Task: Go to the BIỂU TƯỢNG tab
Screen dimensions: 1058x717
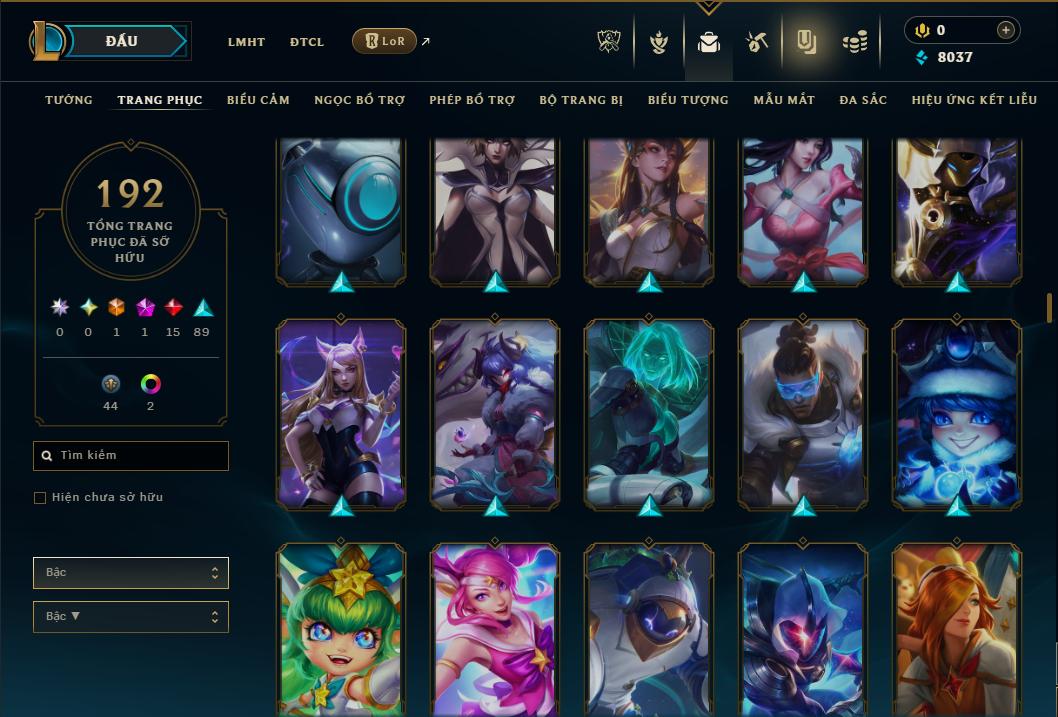Action: [x=688, y=100]
